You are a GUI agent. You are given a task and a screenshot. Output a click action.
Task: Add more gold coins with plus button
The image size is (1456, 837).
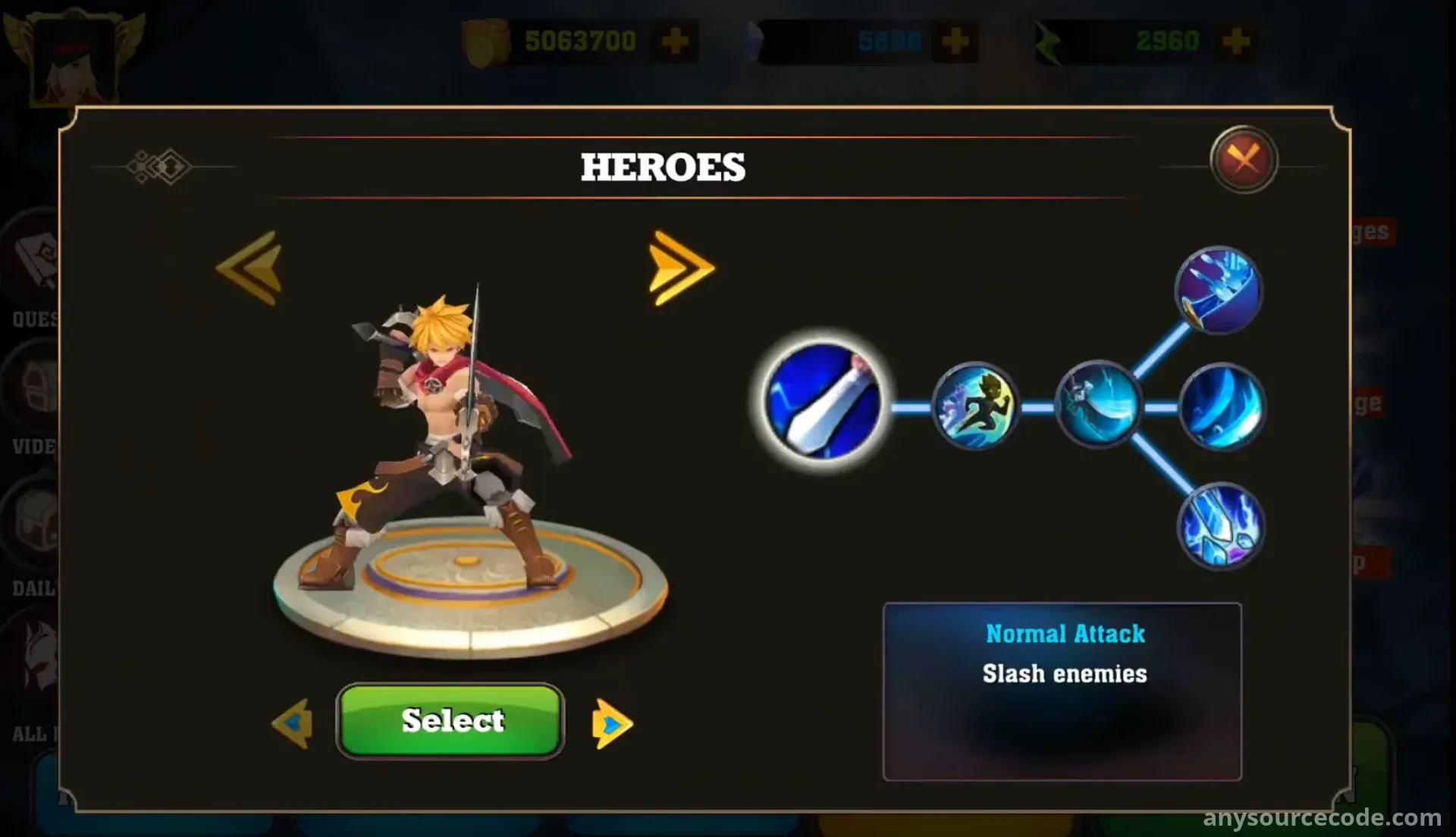click(x=674, y=41)
